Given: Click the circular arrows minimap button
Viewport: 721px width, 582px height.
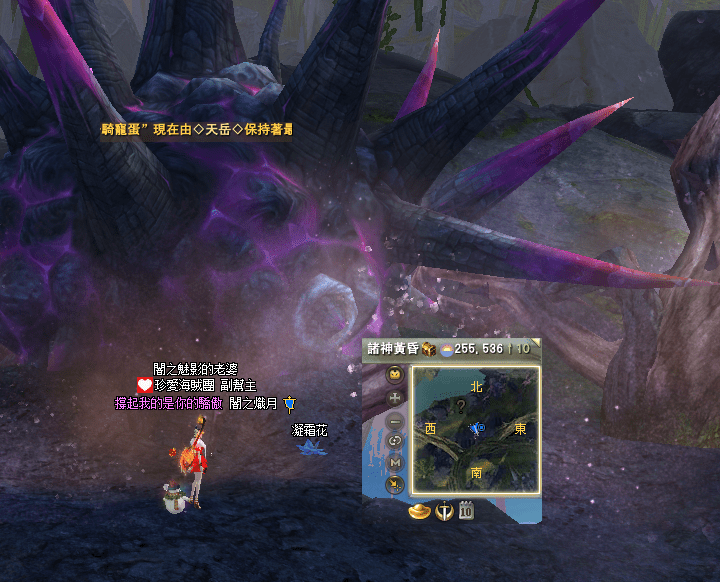Looking at the screenshot, I should 395,441.
